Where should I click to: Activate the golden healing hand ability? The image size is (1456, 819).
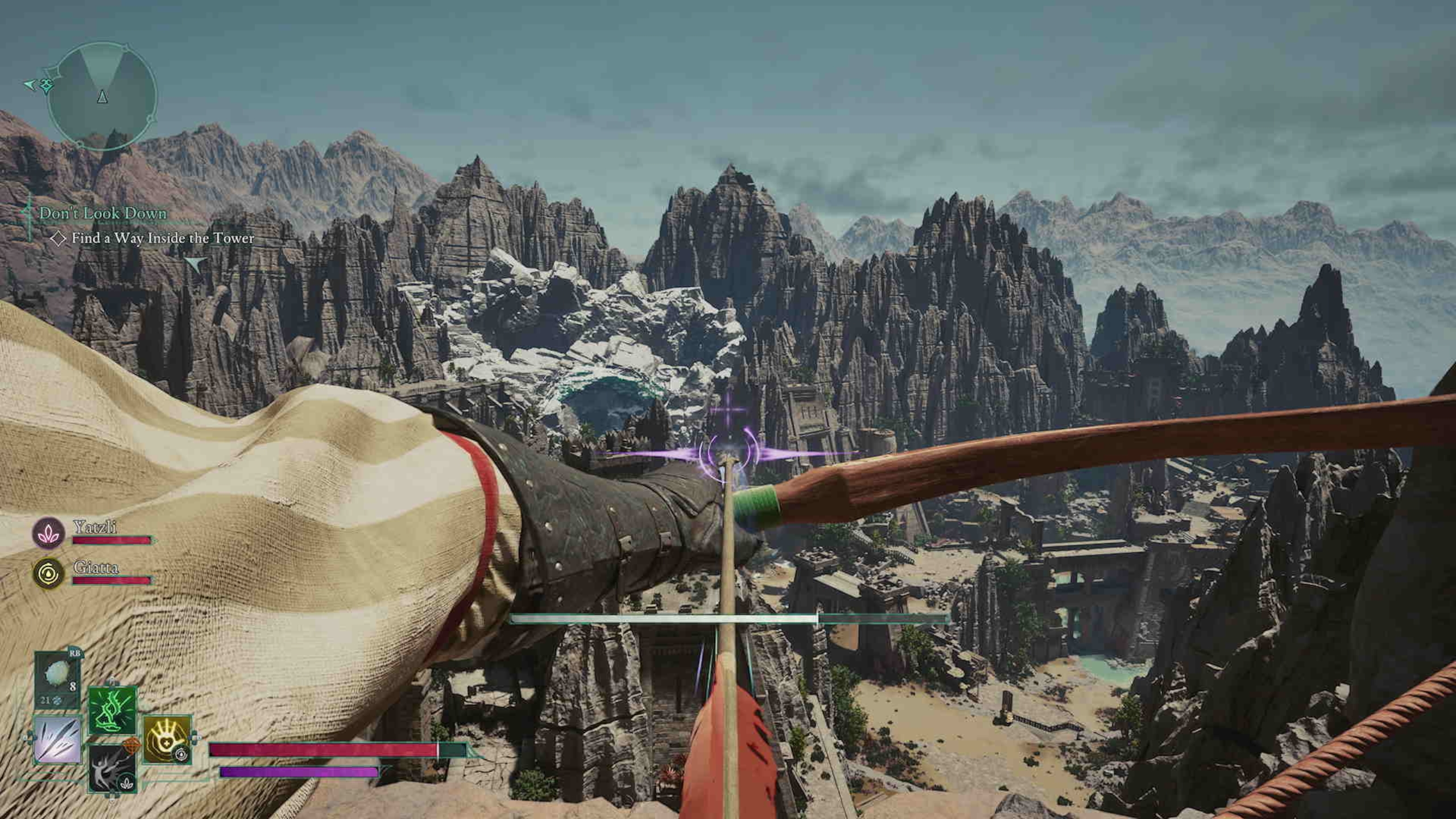167,739
